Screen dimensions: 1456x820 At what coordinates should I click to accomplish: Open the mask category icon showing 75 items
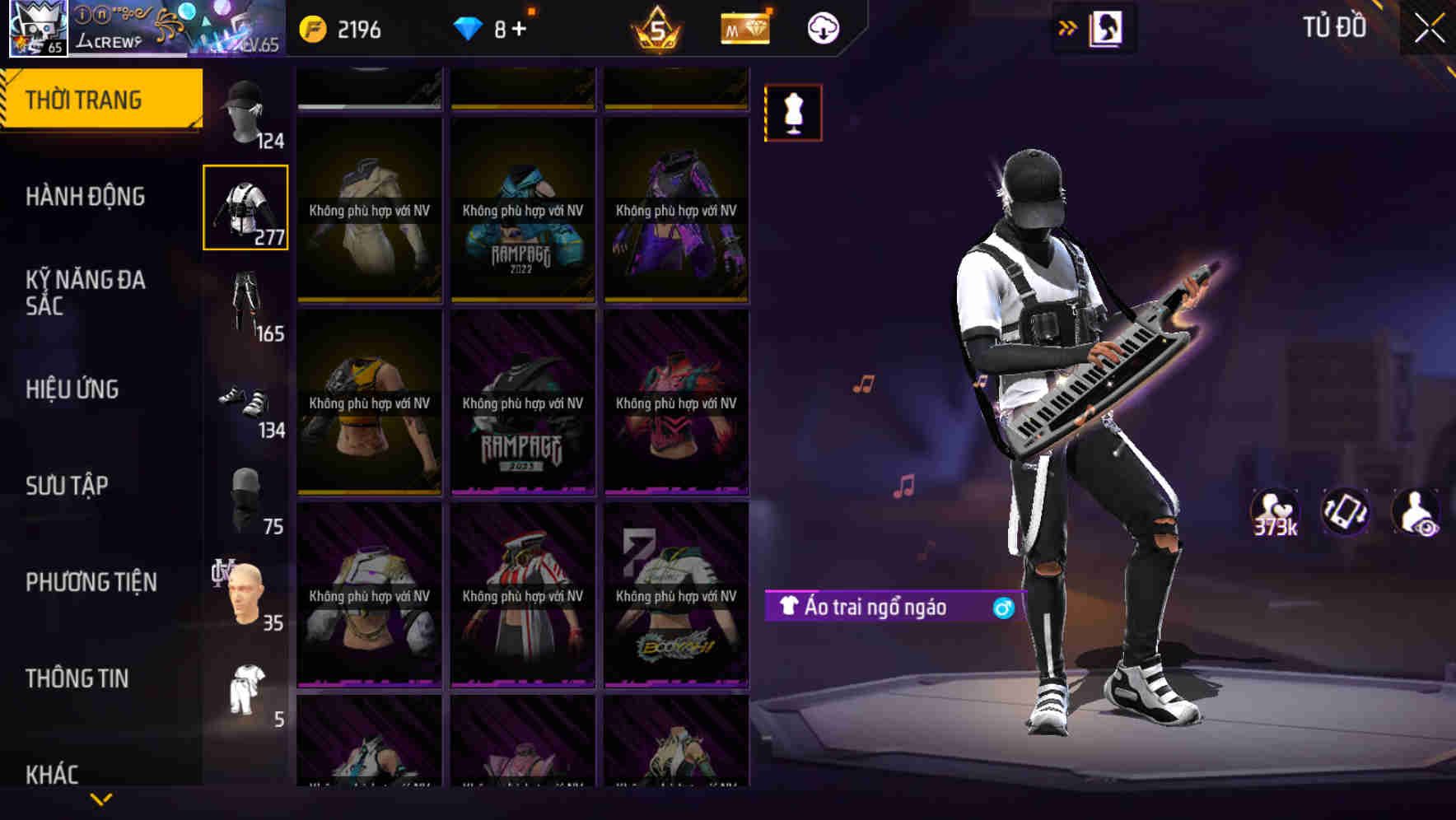[245, 494]
